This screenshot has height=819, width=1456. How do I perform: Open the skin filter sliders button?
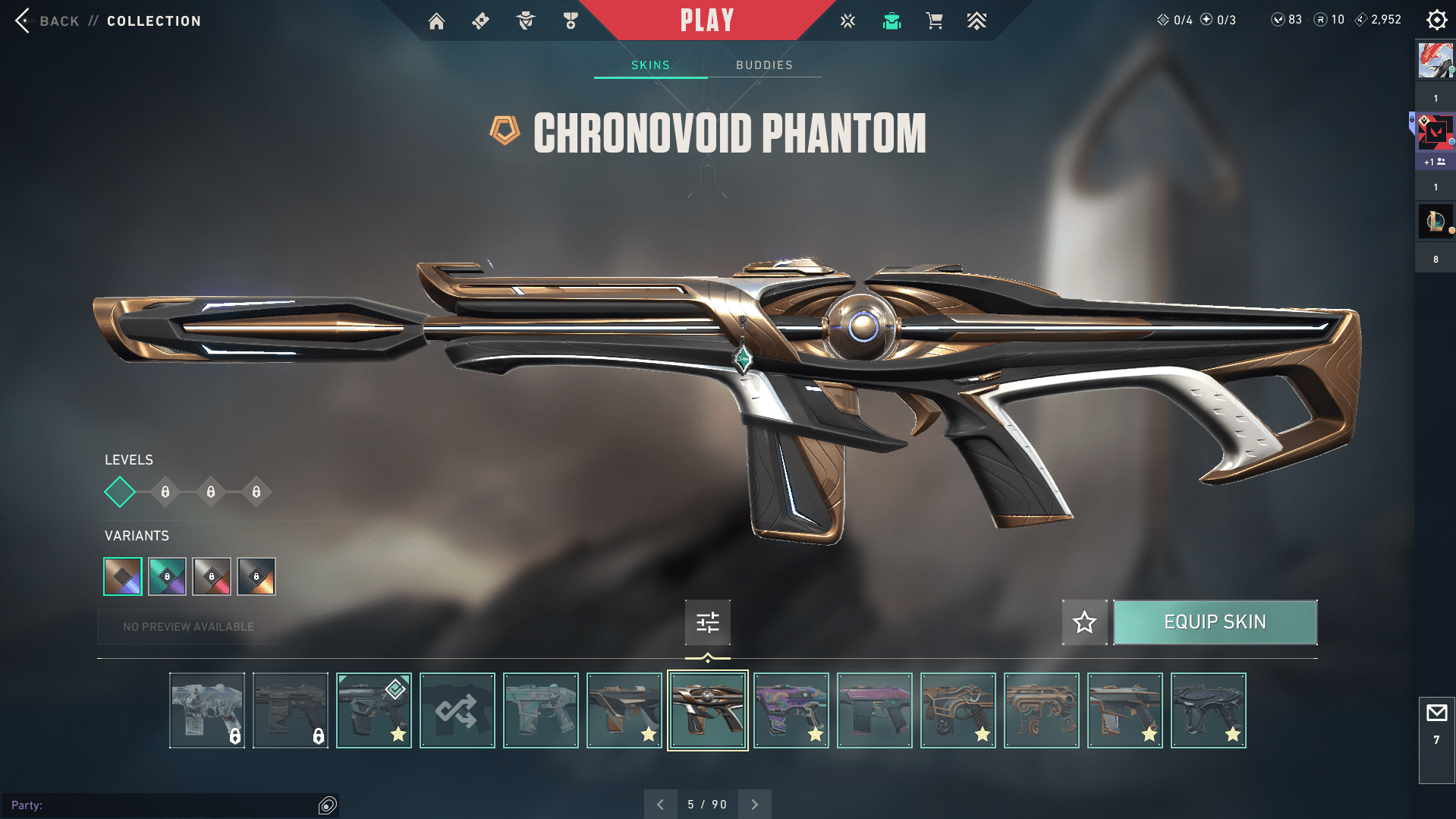[707, 622]
